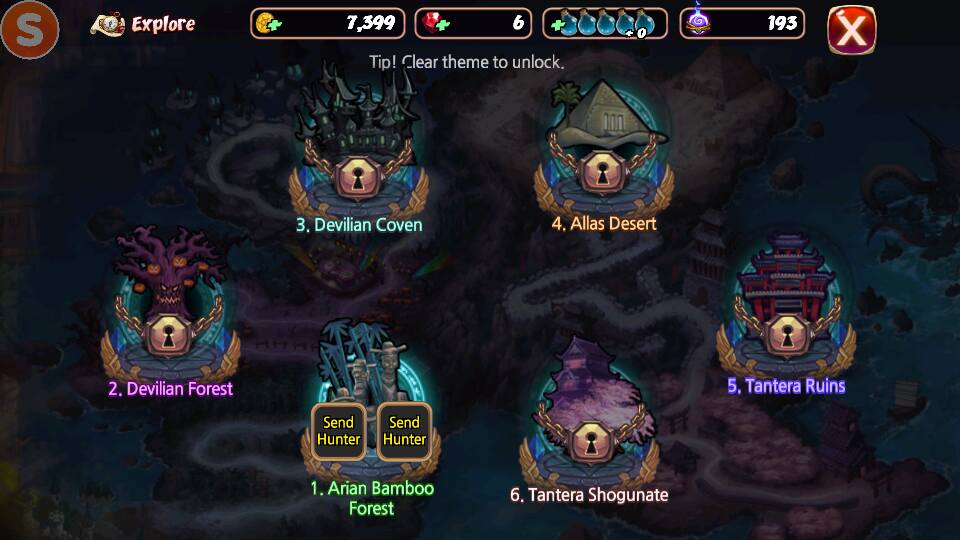Image resolution: width=960 pixels, height=540 pixels.
Task: Choose the locked Devilian Forest theme
Action: [170, 336]
